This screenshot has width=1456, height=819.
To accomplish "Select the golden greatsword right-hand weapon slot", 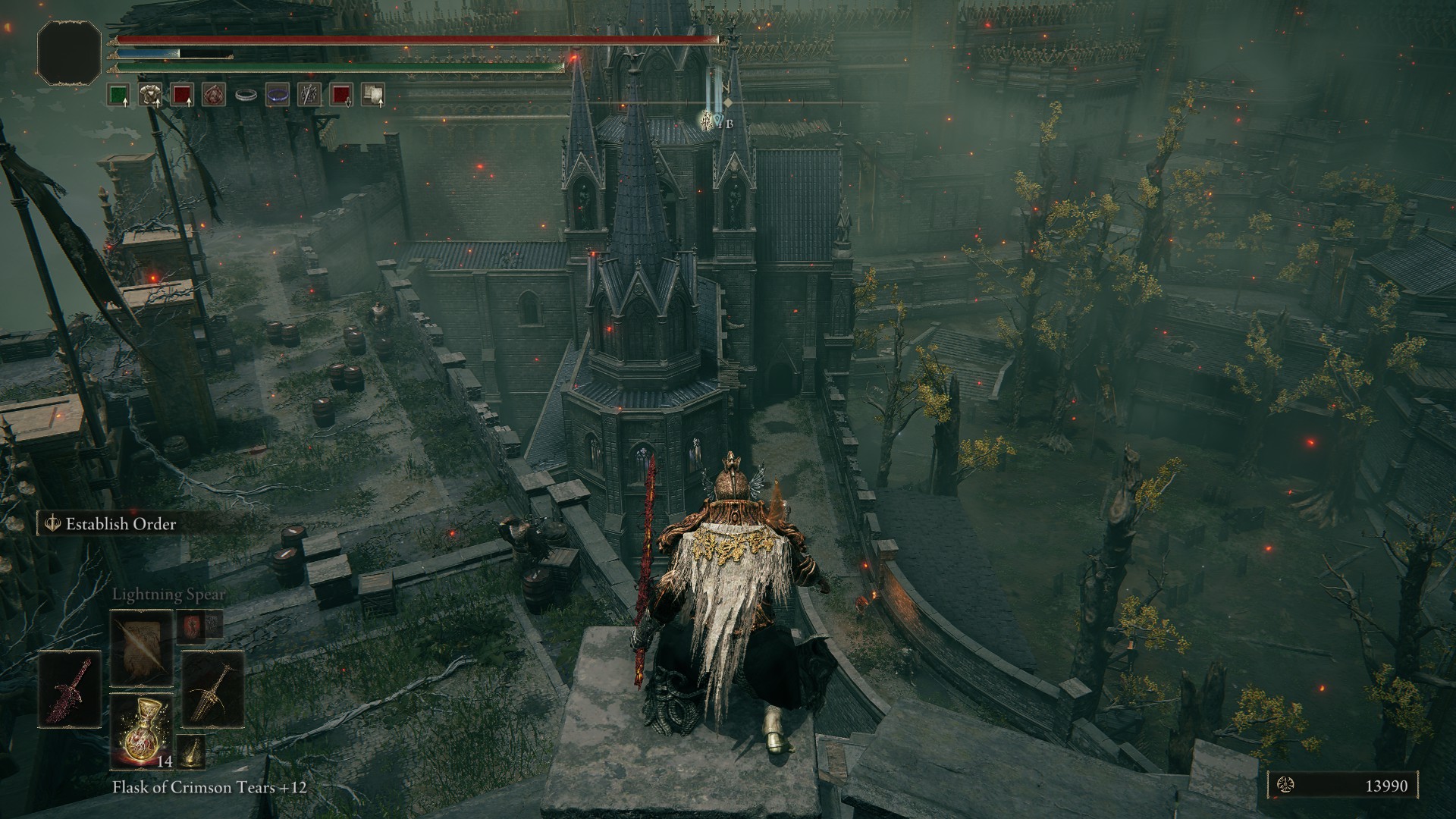I will click(x=212, y=688).
